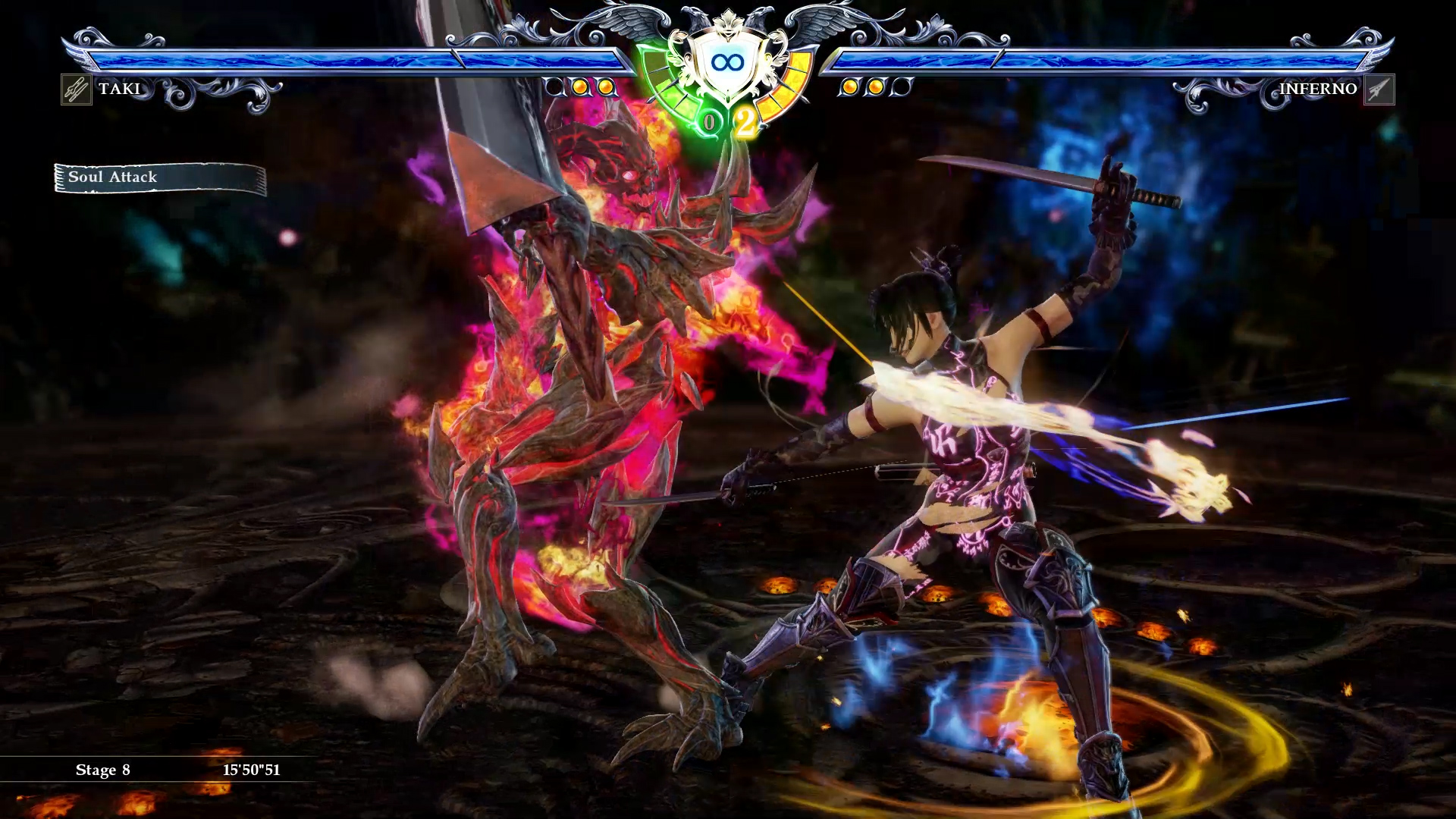Screen dimensions: 1456x819
Task: Select the Soul Attack banner
Action: coord(160,178)
